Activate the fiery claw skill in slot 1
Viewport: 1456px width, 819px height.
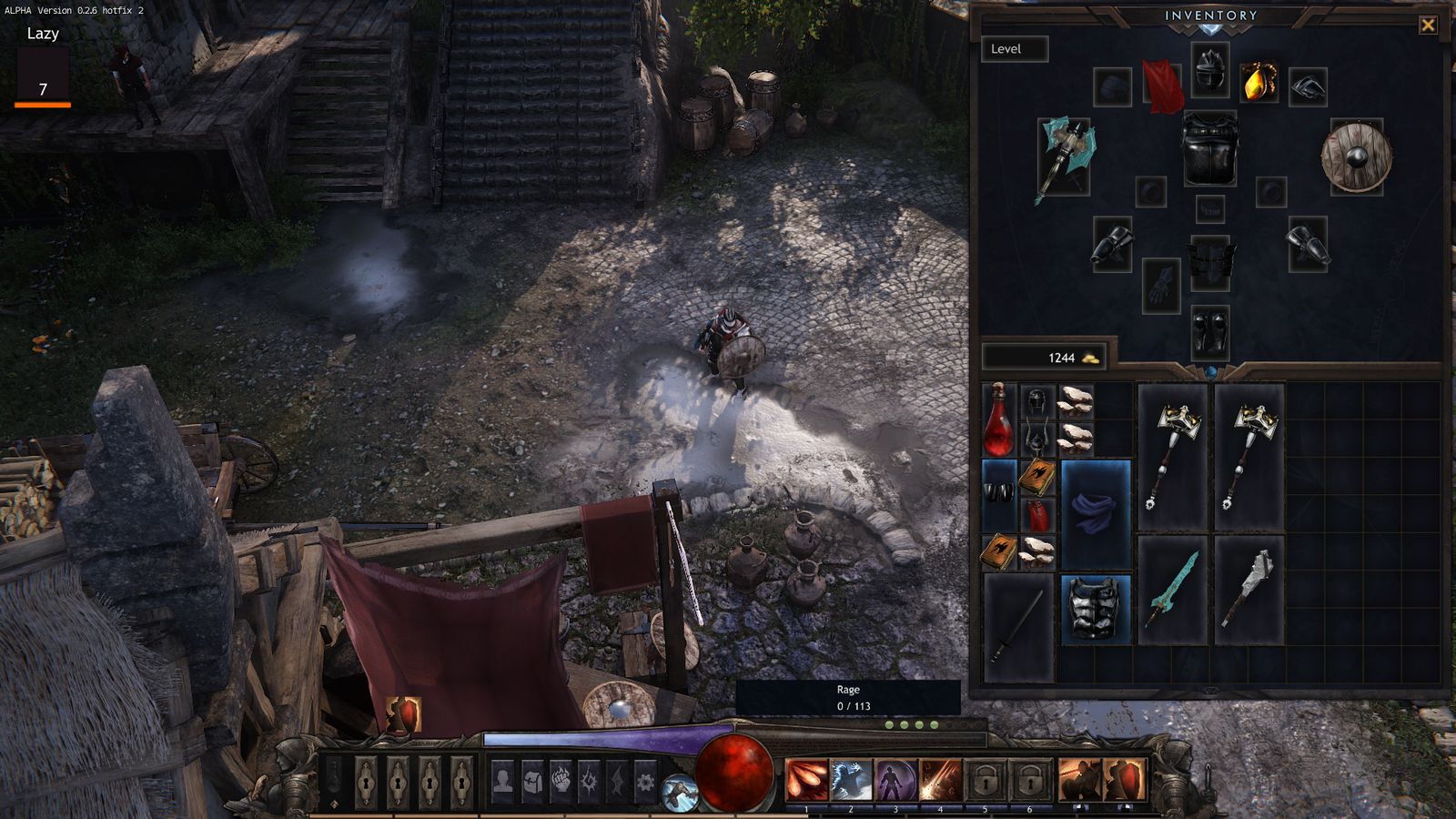[806, 780]
